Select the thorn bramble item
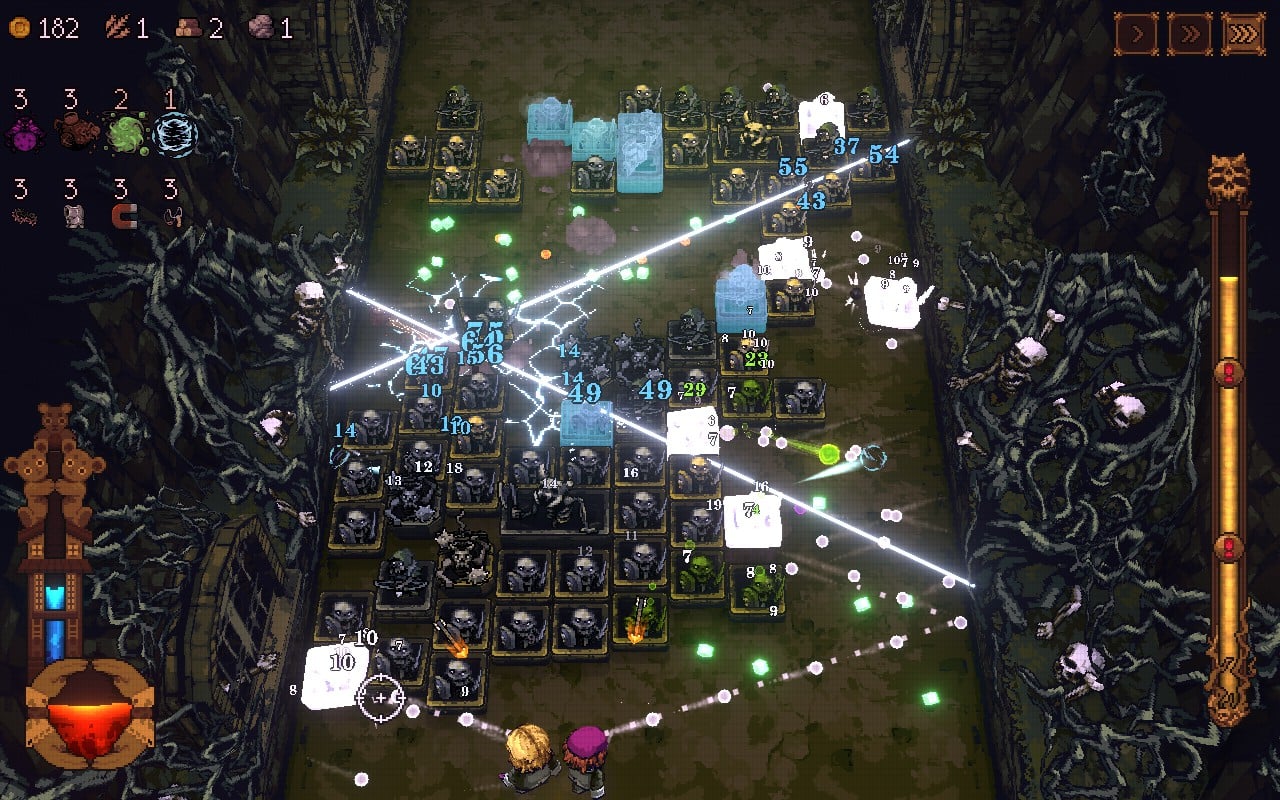This screenshot has width=1280, height=800. (24, 215)
